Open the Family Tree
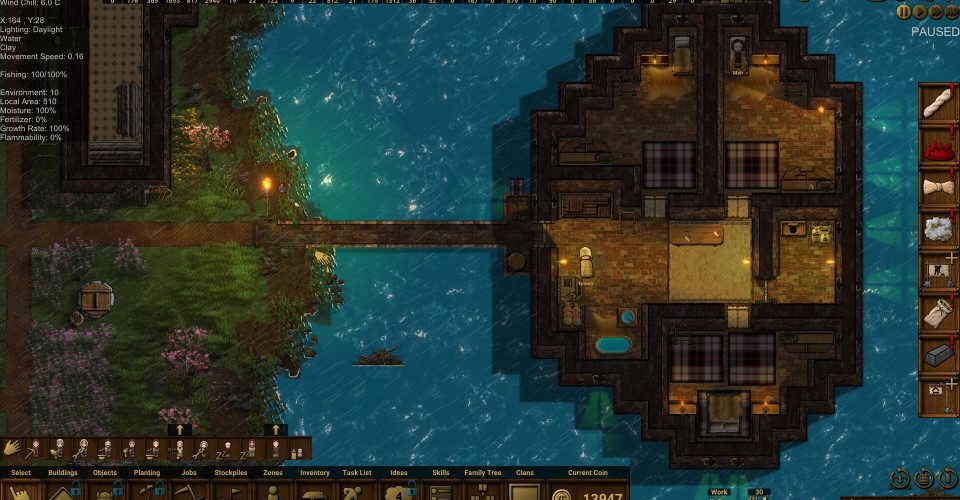 point(482,490)
